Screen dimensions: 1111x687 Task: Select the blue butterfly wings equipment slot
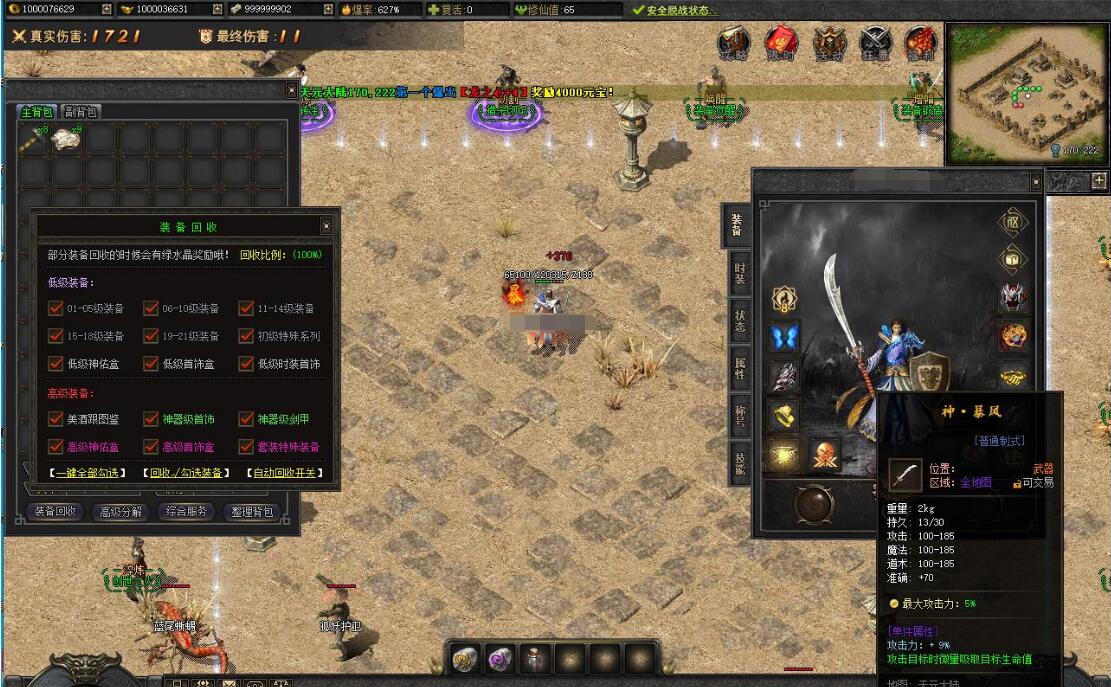(x=785, y=337)
